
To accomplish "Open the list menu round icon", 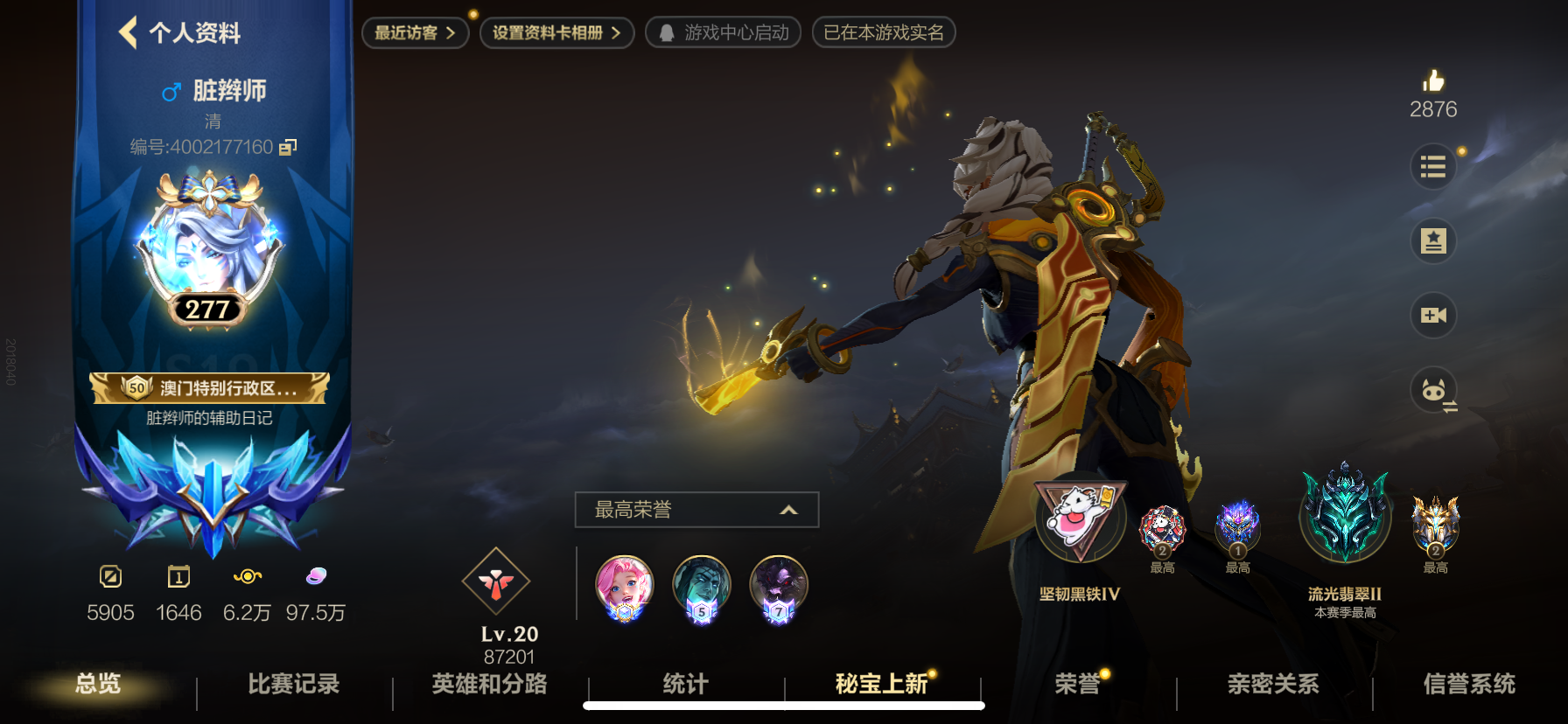I will click(x=1433, y=166).
